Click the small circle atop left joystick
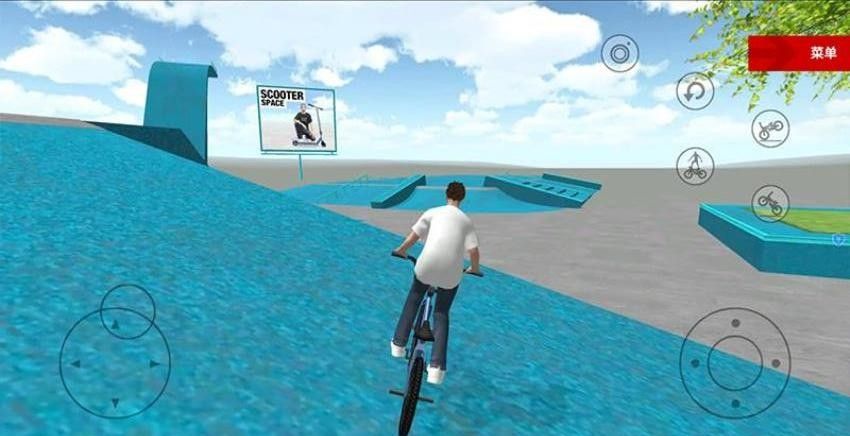Image resolution: width=850 pixels, height=436 pixels. (128, 311)
